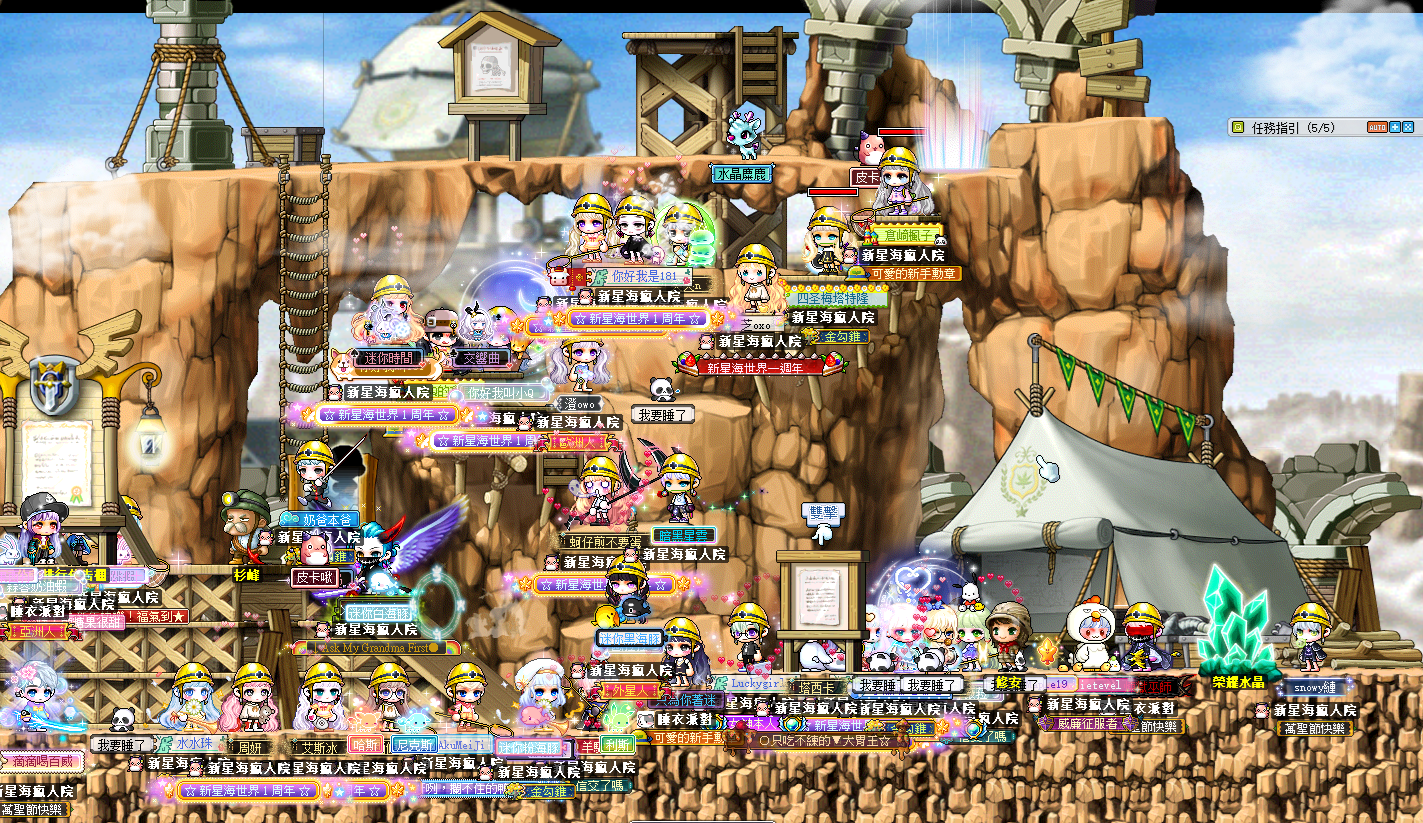Click the 新星海世界一週年 cake banner
1423x823 pixels.
(753, 367)
